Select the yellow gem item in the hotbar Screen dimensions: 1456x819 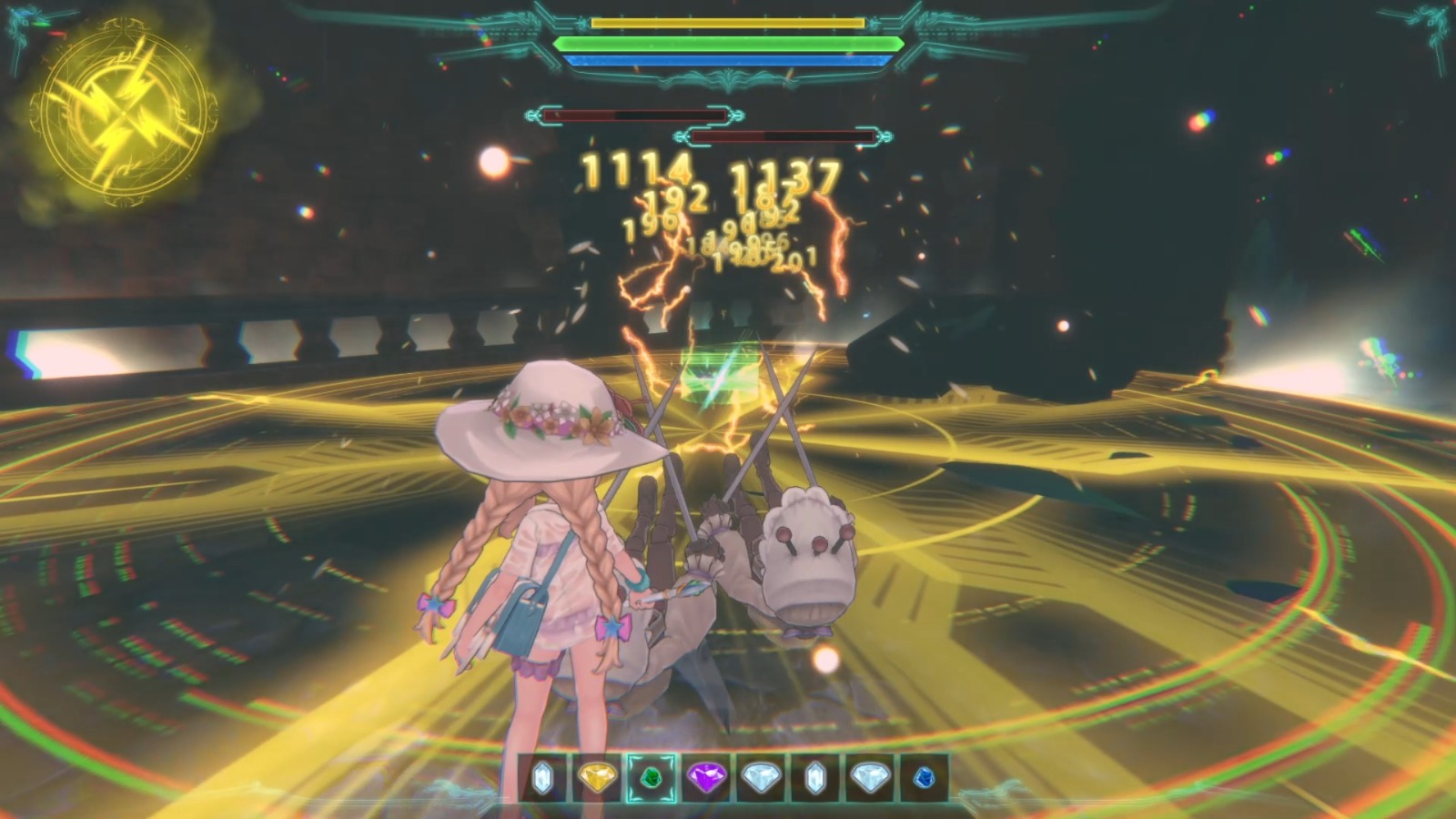click(x=595, y=779)
